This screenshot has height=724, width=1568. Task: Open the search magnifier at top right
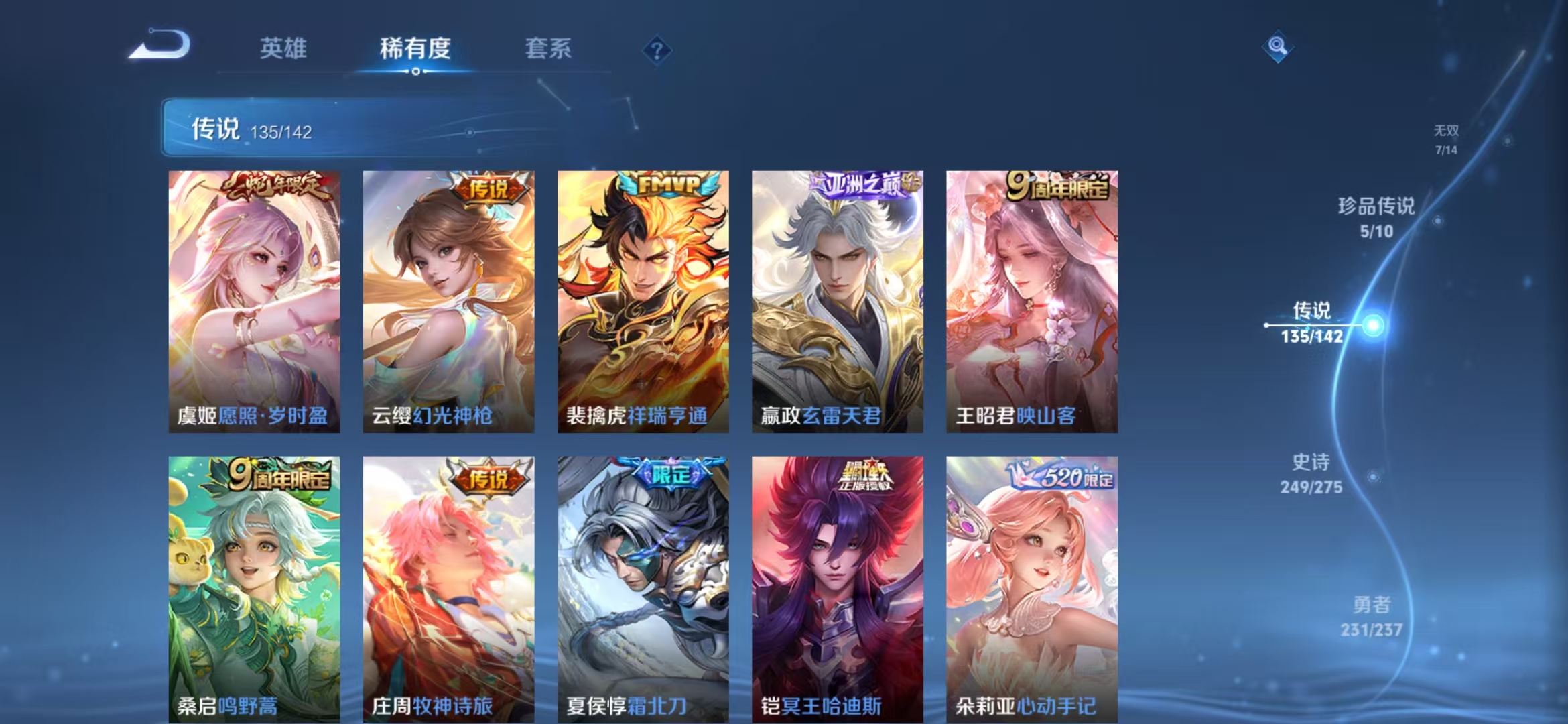[x=1277, y=47]
